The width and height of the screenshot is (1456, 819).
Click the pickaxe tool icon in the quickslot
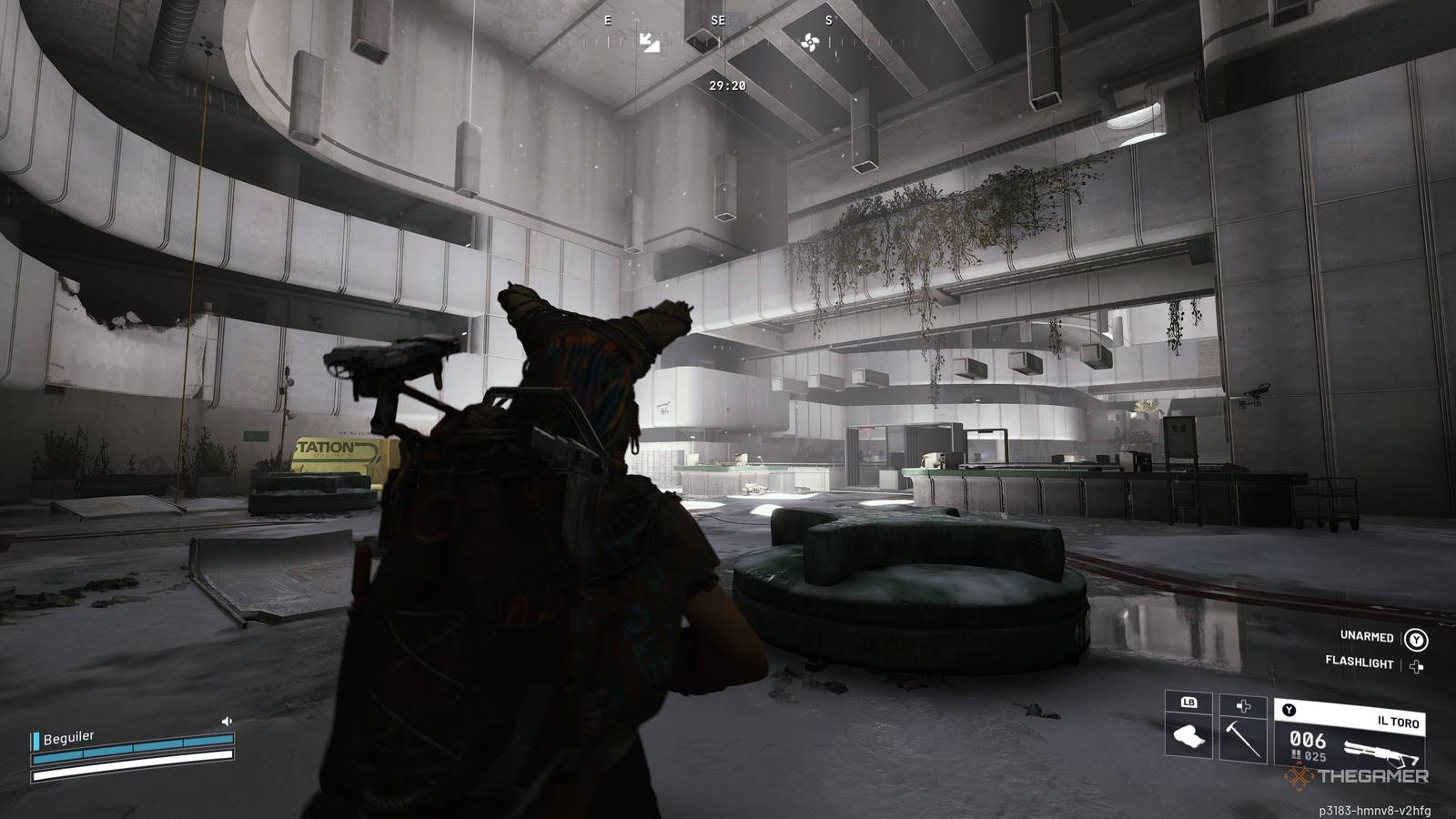1243,739
